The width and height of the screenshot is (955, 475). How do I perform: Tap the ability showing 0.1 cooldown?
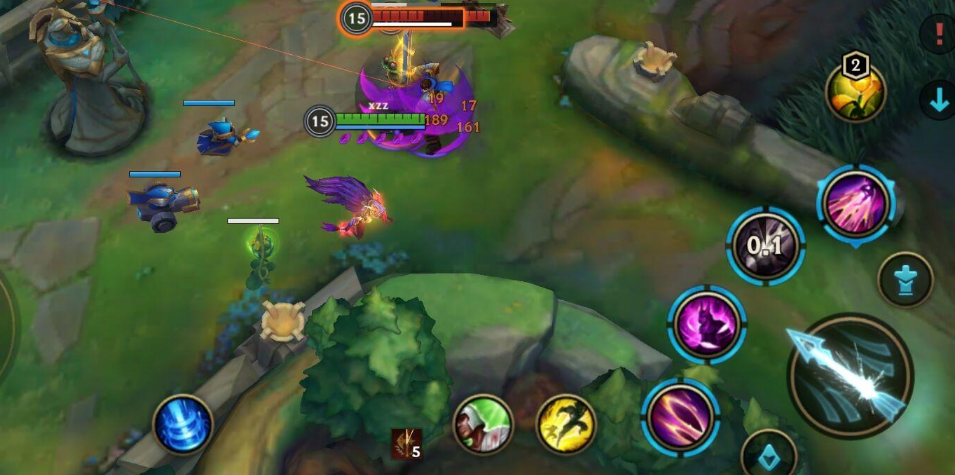pos(765,245)
